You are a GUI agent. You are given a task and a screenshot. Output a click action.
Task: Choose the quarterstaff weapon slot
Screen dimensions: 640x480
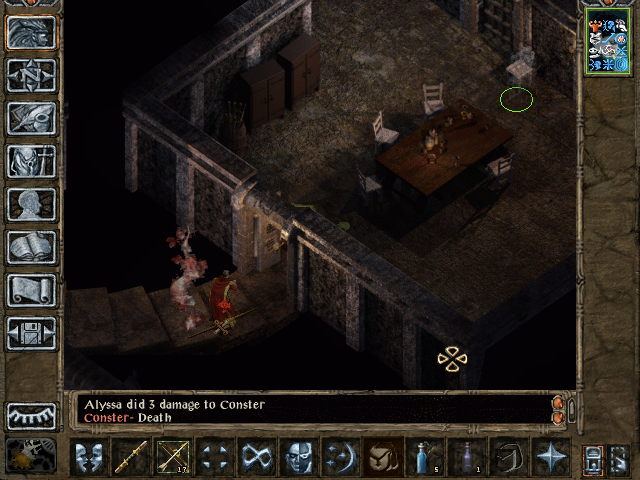point(132,457)
